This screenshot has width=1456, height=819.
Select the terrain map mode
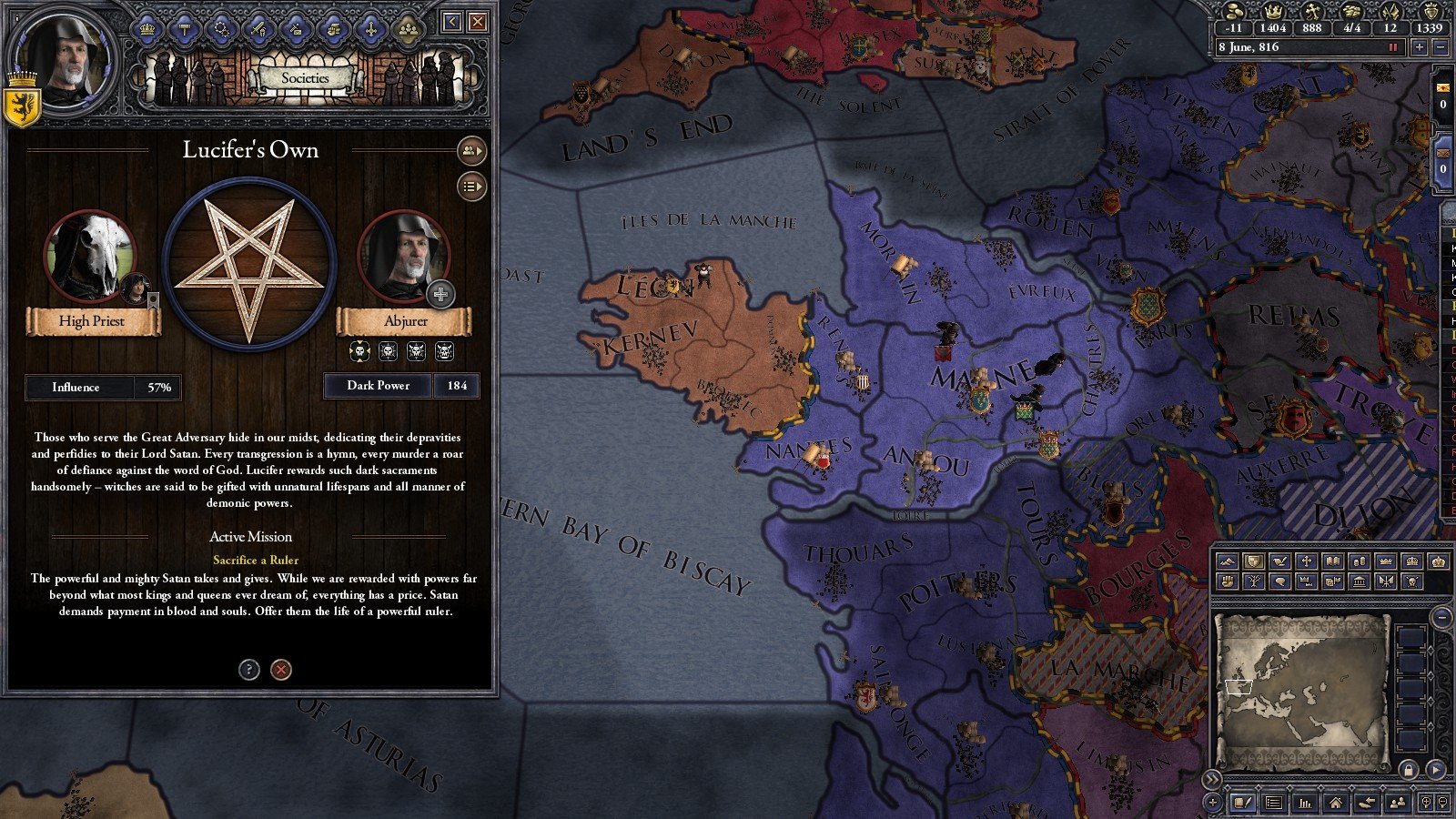point(1228,561)
